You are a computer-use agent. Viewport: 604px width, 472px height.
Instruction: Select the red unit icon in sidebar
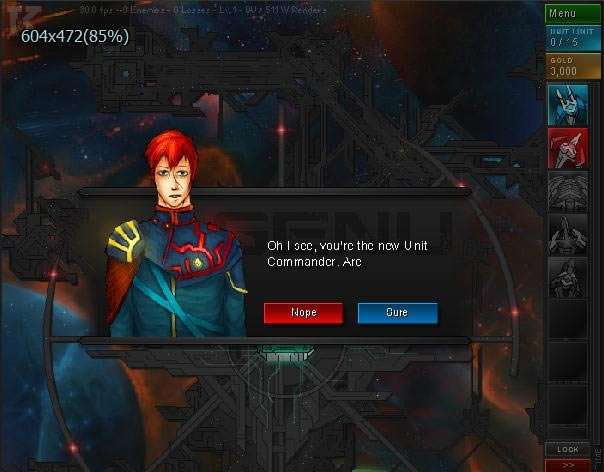pyautogui.click(x=567, y=148)
